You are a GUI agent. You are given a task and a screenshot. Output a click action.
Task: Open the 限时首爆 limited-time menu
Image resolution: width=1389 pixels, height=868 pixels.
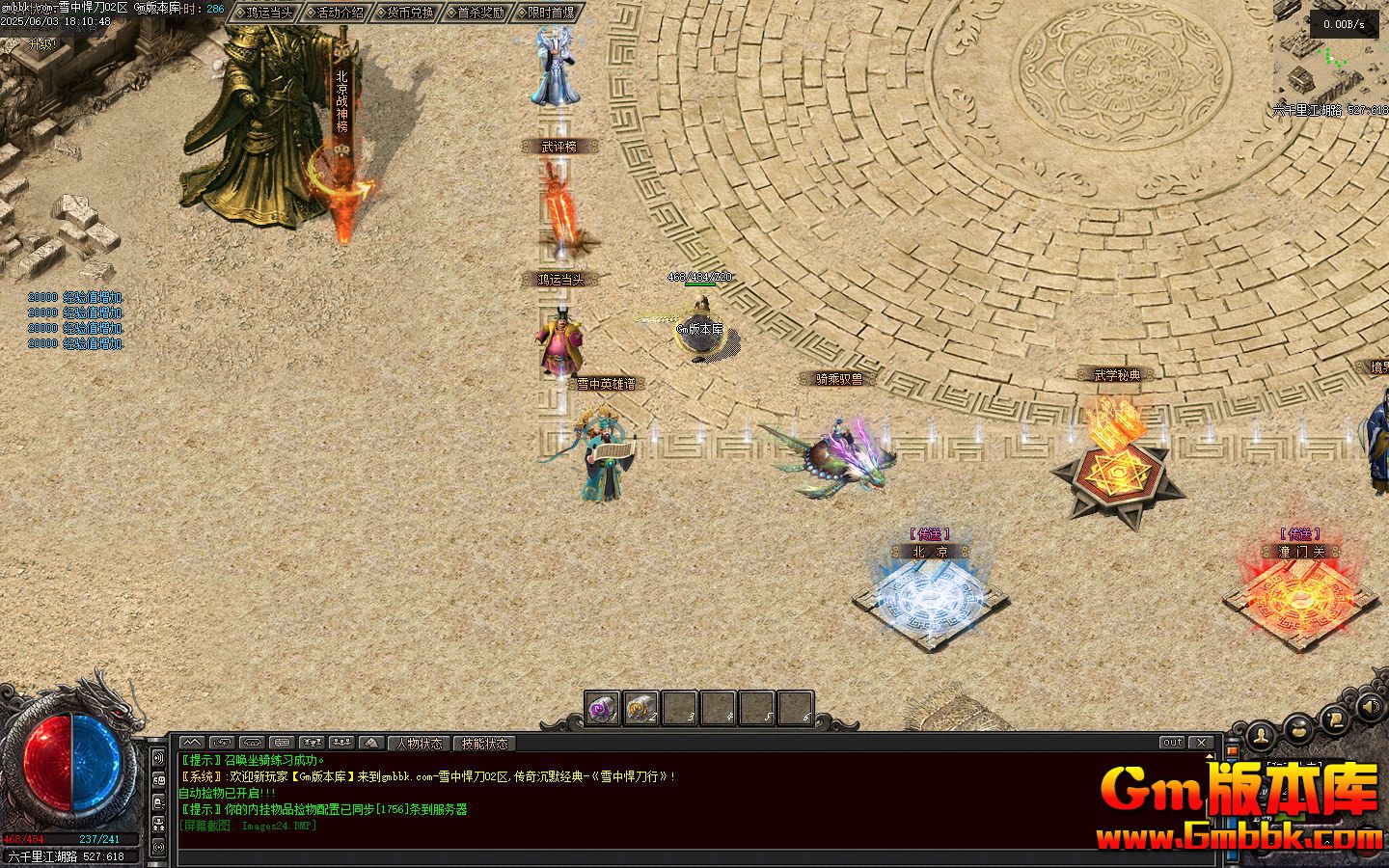(547, 13)
